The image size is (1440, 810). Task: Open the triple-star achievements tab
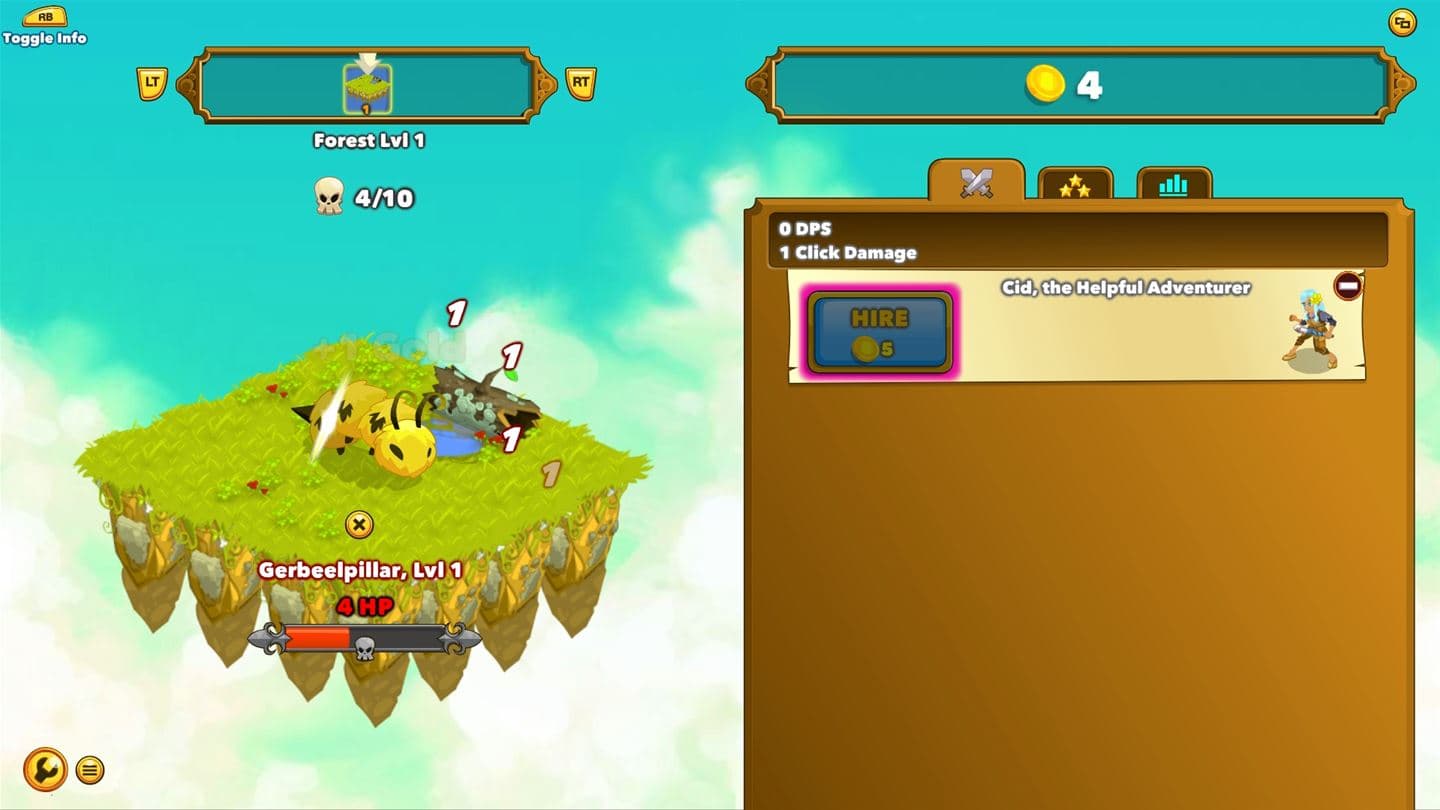click(1076, 184)
